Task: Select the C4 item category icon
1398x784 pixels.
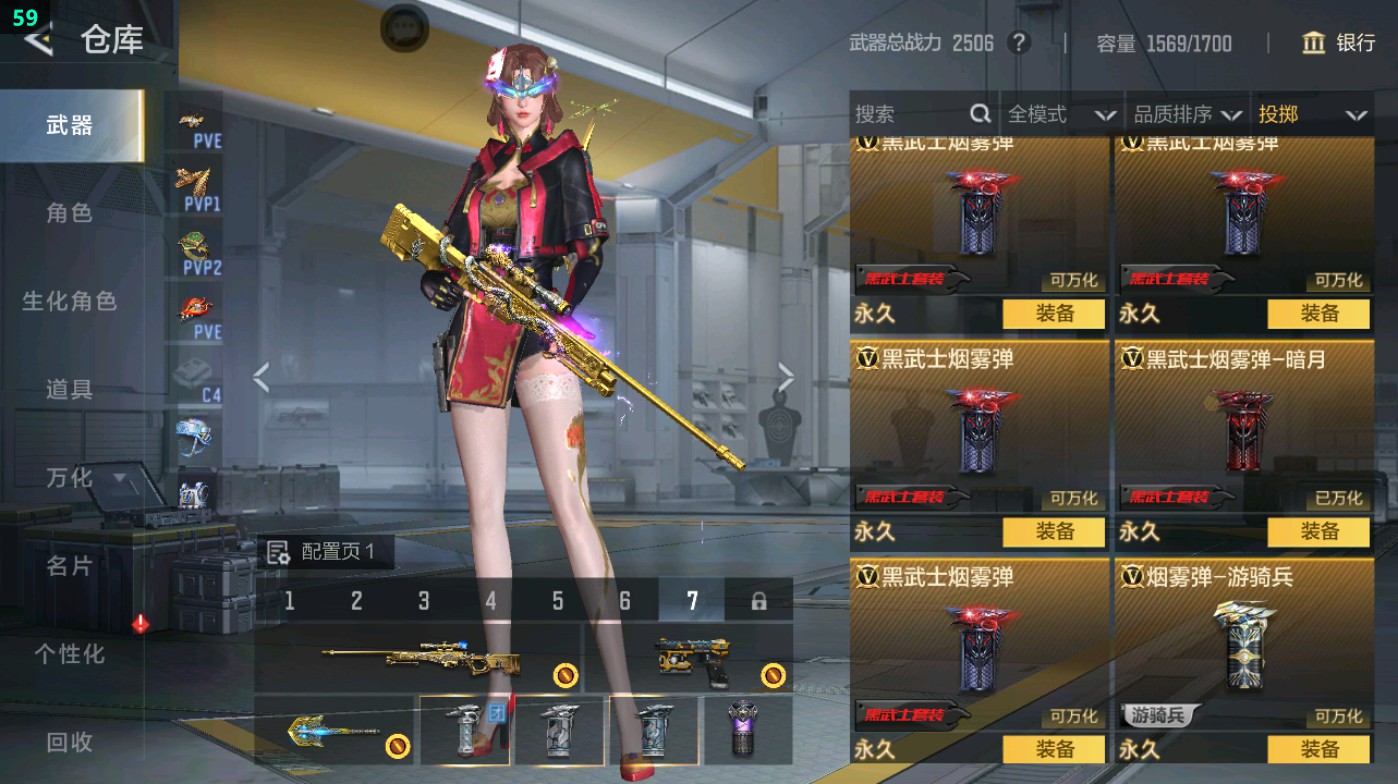Action: [197, 372]
